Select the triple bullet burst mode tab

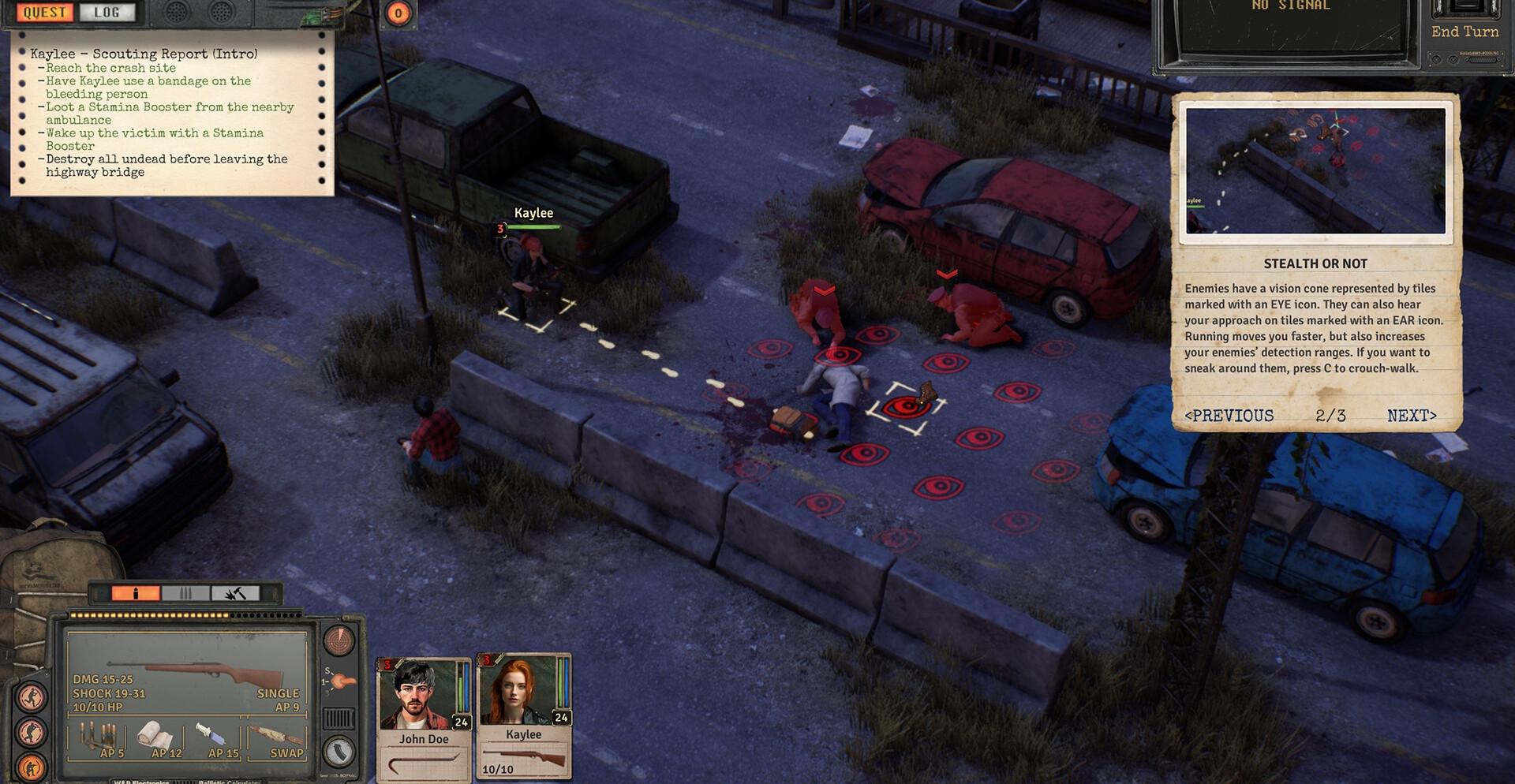pos(185,593)
